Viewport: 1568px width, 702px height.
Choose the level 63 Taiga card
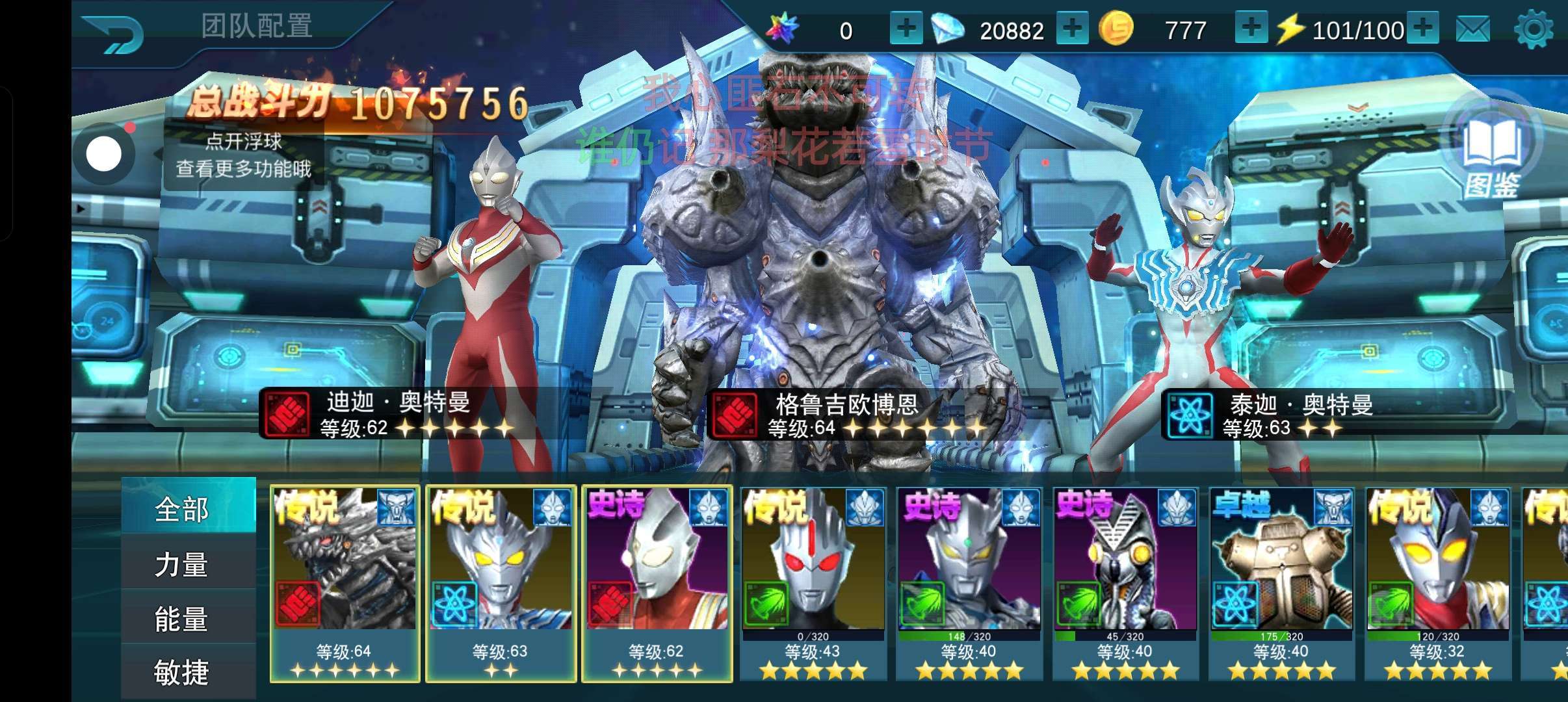[x=501, y=583]
